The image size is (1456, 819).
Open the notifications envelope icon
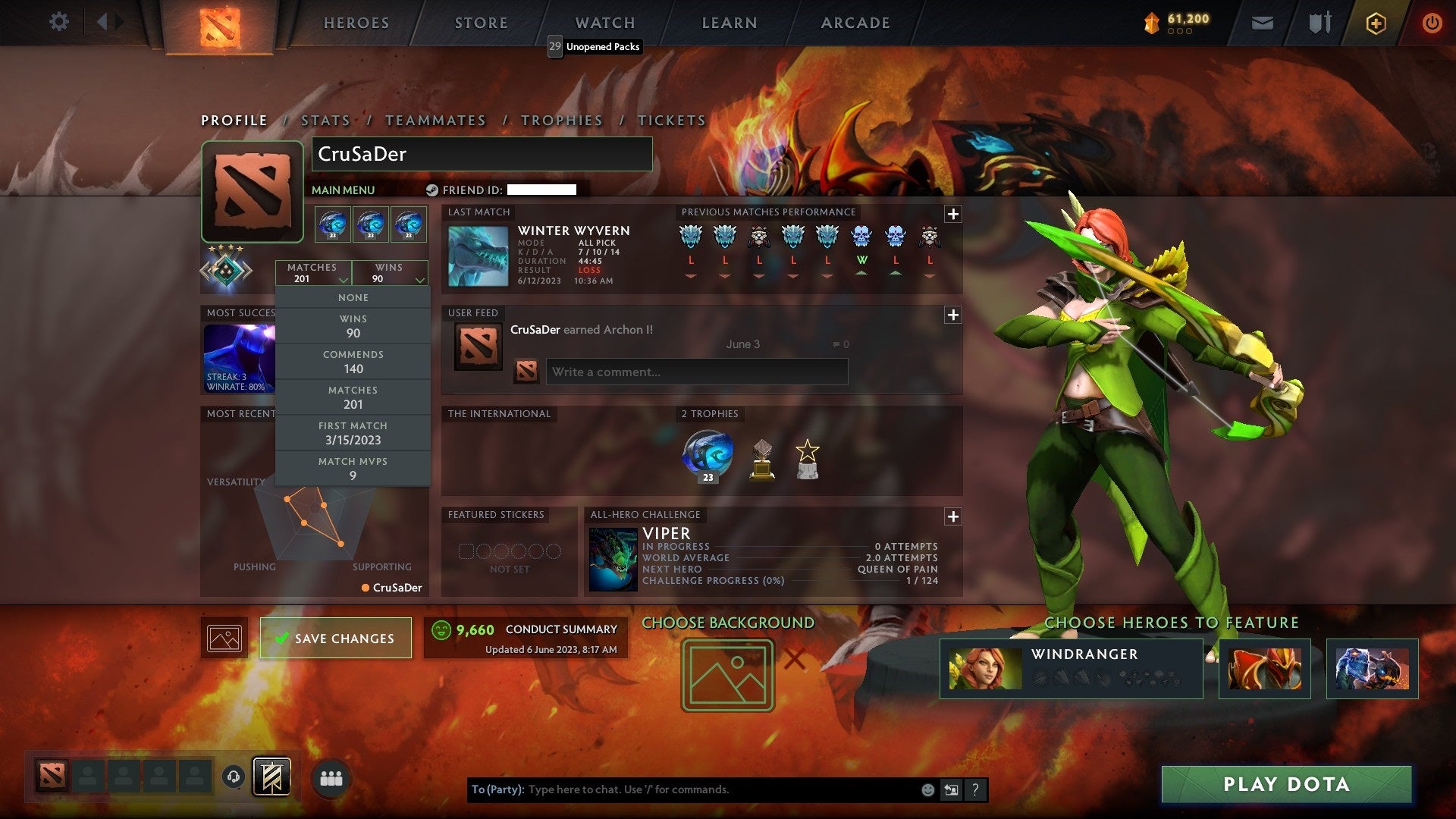(1263, 22)
